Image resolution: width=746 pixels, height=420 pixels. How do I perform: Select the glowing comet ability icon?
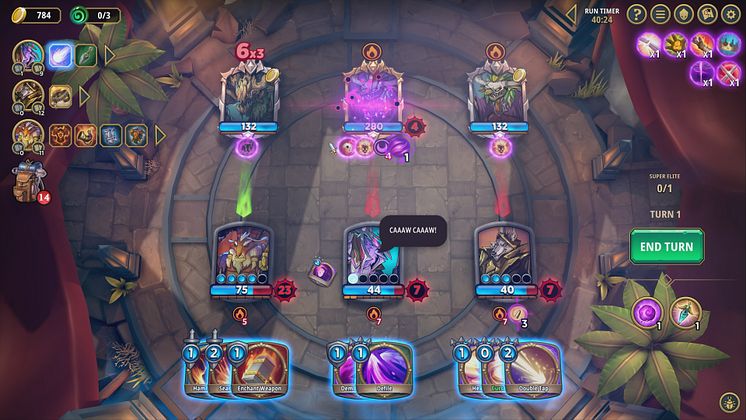(x=60, y=54)
